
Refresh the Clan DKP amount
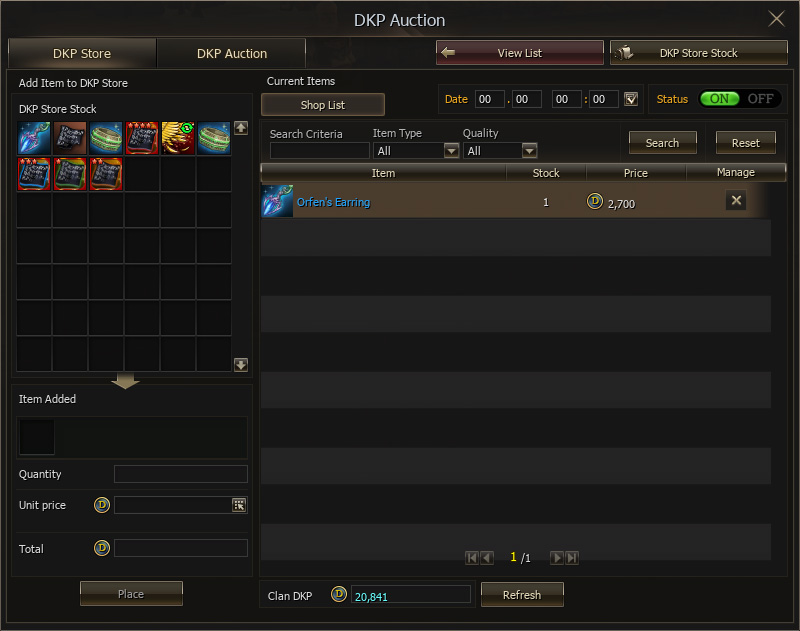pyautogui.click(x=521, y=595)
